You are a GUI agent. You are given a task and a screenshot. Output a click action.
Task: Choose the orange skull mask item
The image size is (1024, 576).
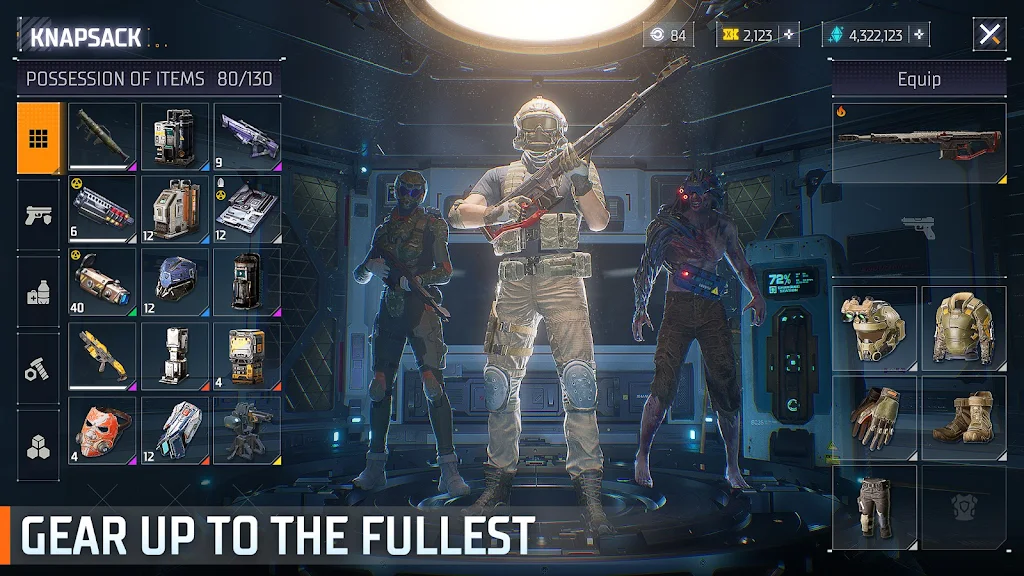click(x=102, y=429)
